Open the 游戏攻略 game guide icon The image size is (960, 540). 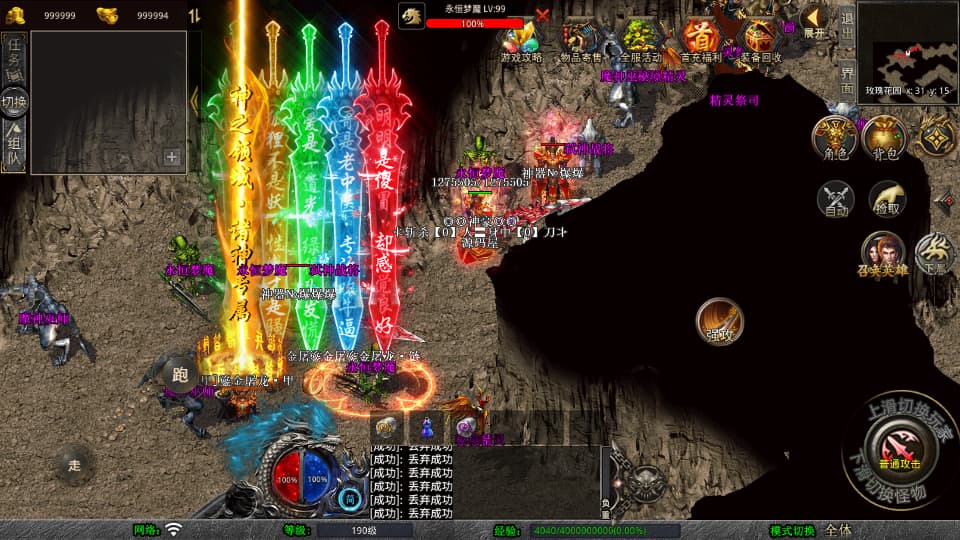pos(521,38)
